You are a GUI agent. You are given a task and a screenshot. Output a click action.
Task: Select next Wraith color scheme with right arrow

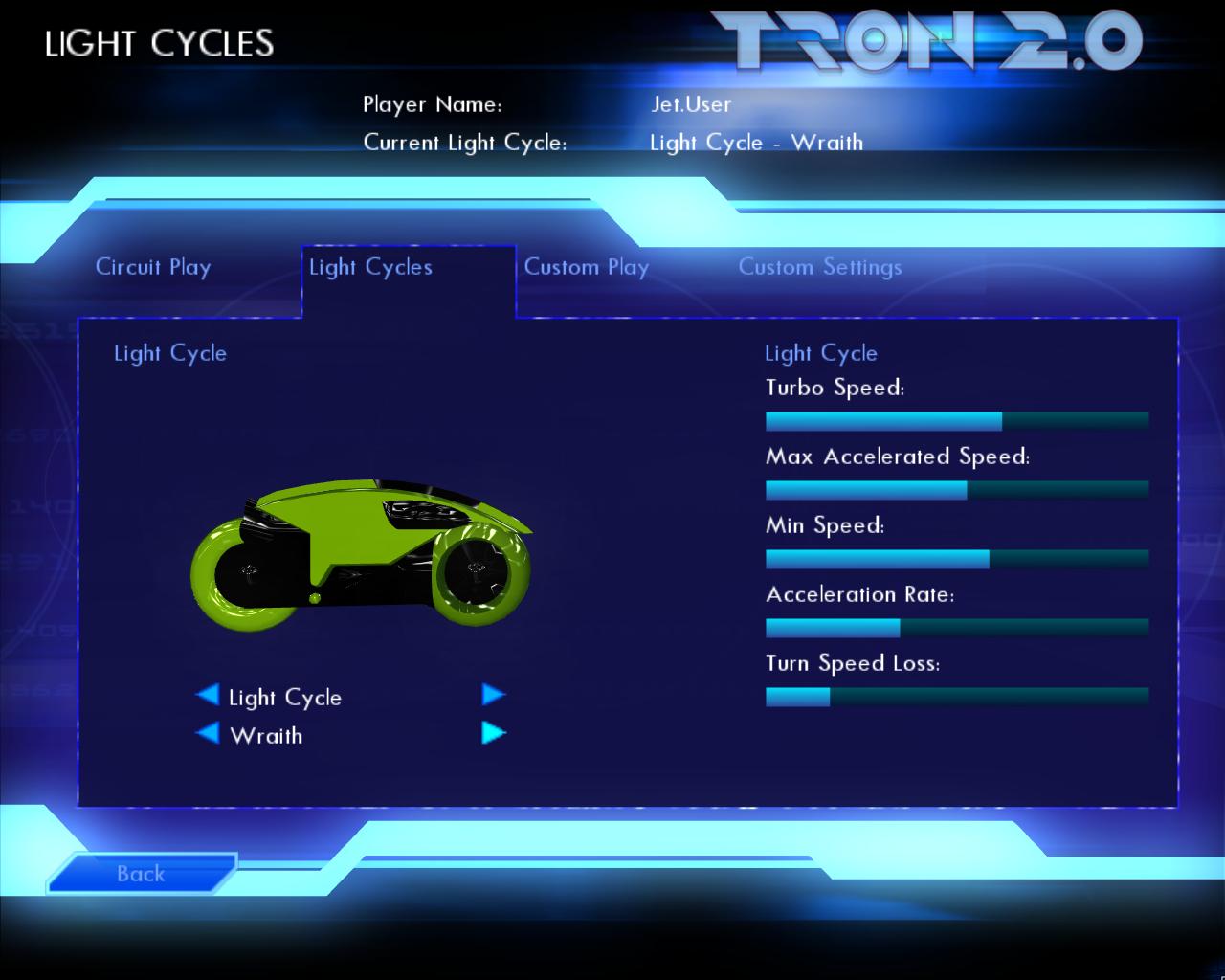point(495,732)
